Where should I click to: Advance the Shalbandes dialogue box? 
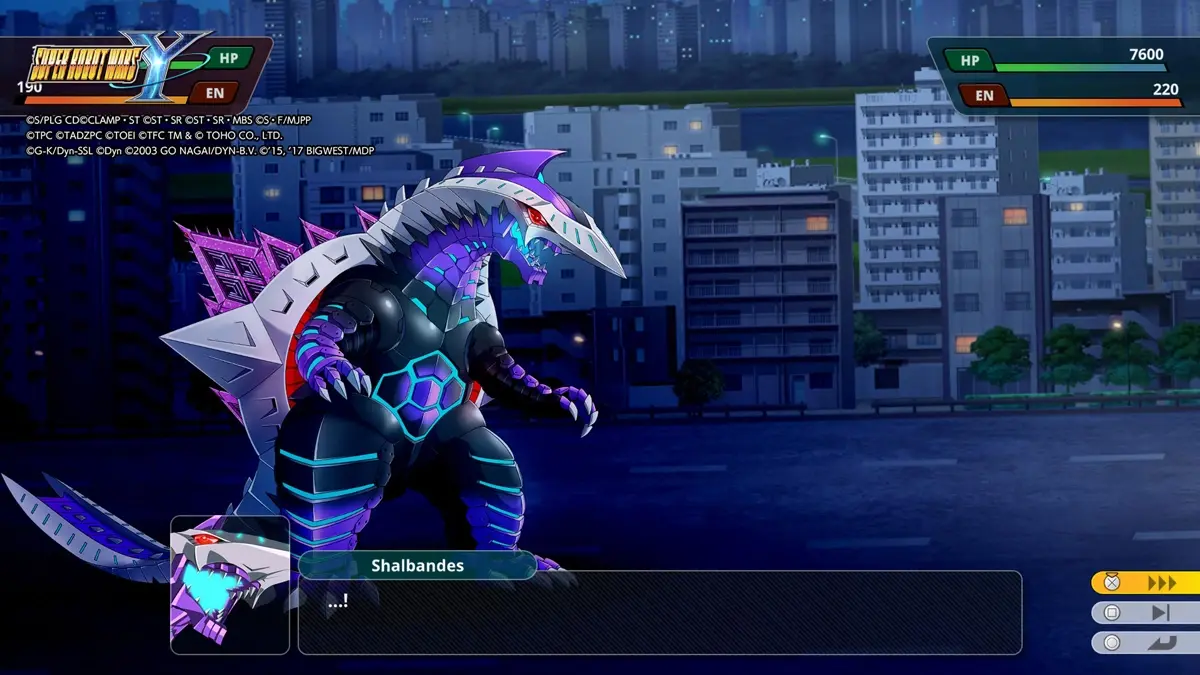pyautogui.click(x=659, y=613)
